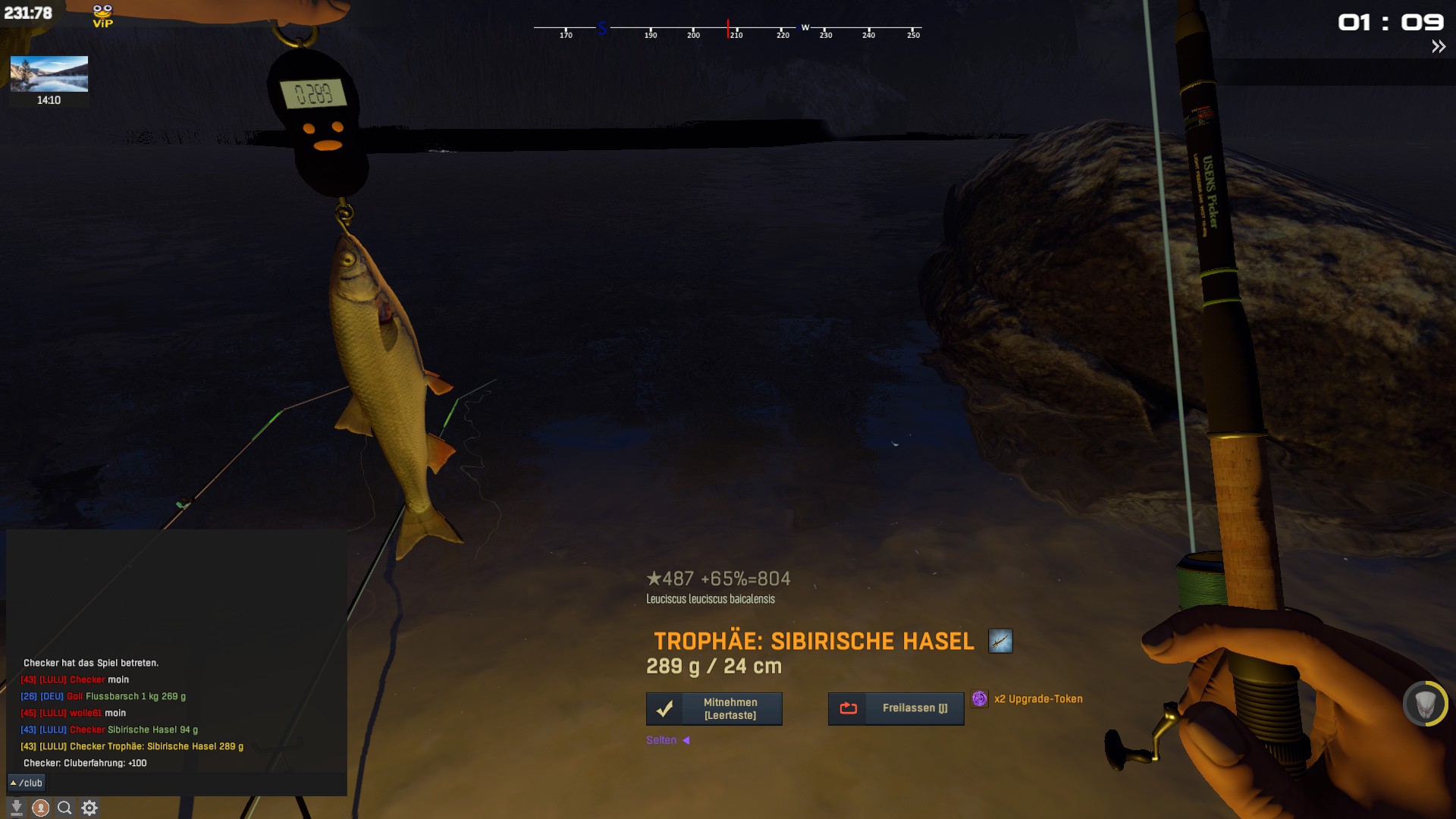
Task: Open the magnifying glass search icon
Action: (64, 808)
